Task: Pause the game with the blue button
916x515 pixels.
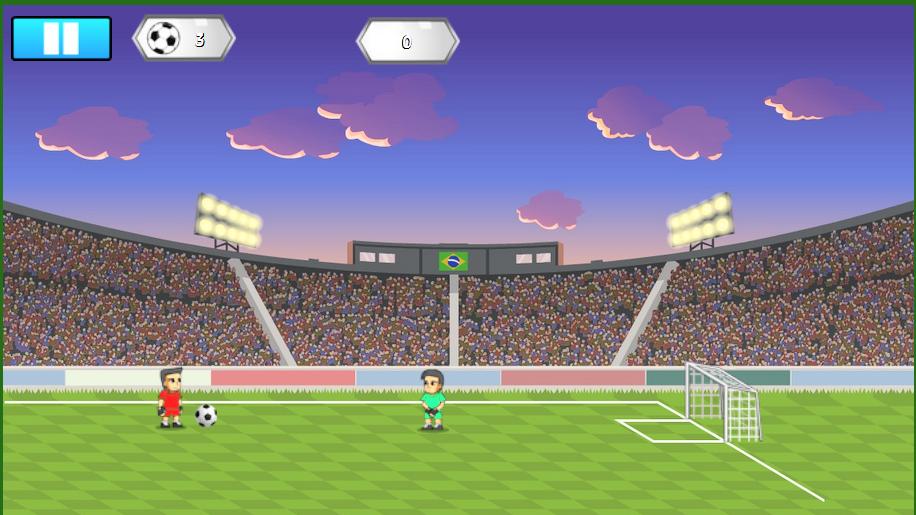Action: (61, 39)
